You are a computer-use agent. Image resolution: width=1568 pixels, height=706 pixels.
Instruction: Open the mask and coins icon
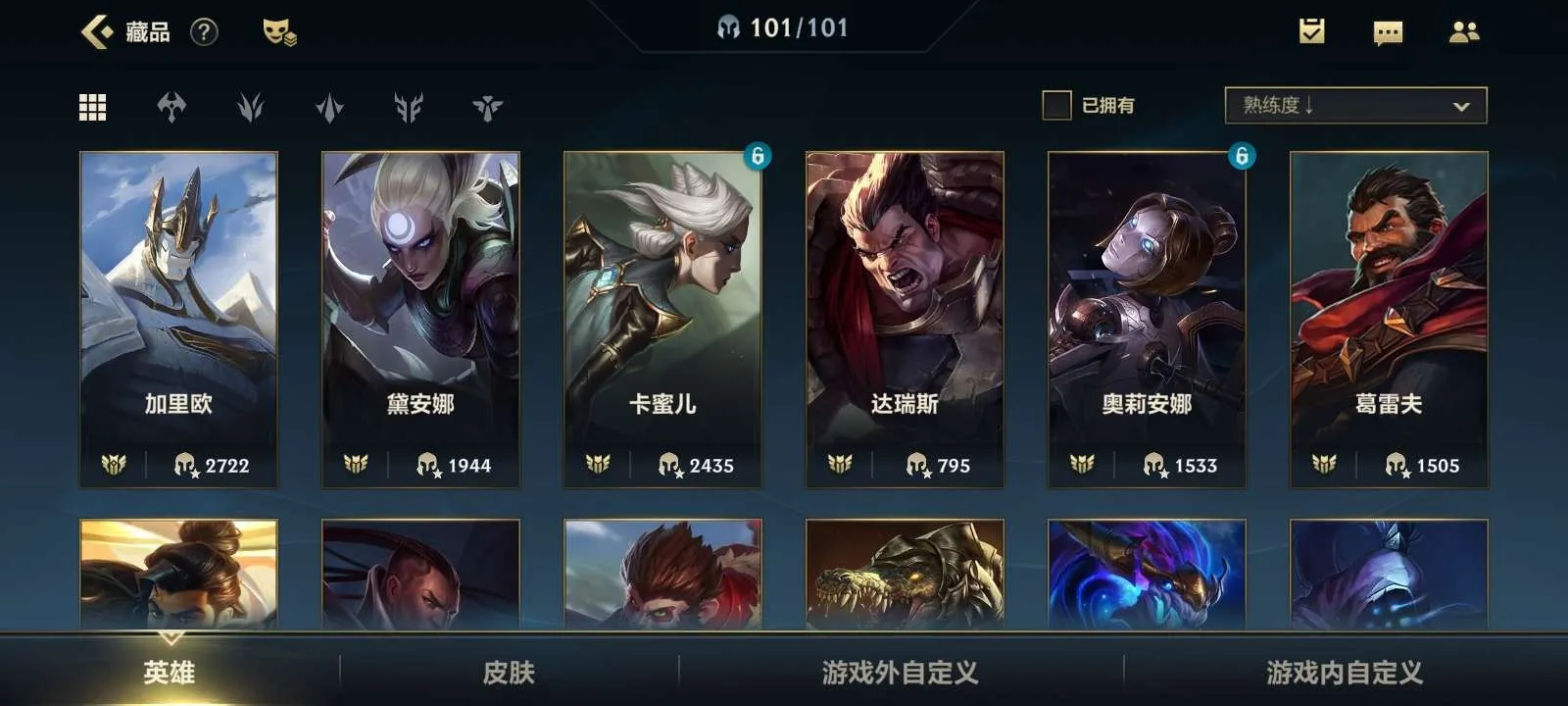(279, 32)
